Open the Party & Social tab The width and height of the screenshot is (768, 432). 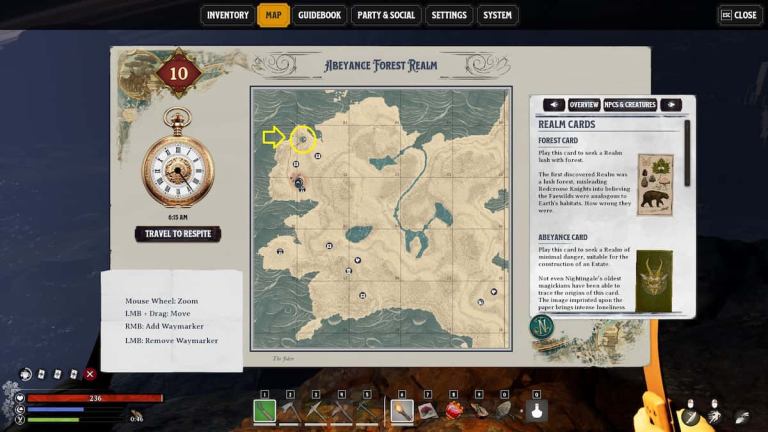tap(386, 15)
